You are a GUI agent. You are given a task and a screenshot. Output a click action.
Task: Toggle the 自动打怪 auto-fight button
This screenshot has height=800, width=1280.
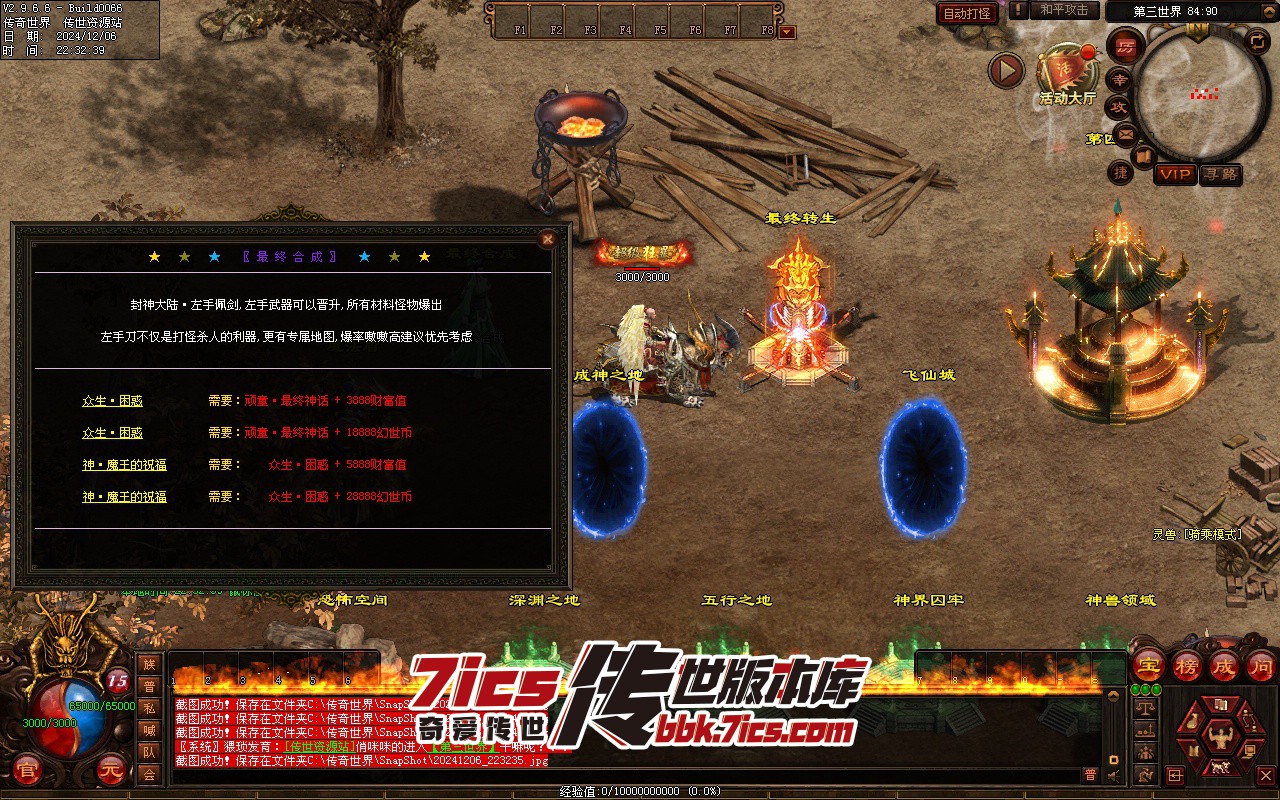click(x=967, y=13)
